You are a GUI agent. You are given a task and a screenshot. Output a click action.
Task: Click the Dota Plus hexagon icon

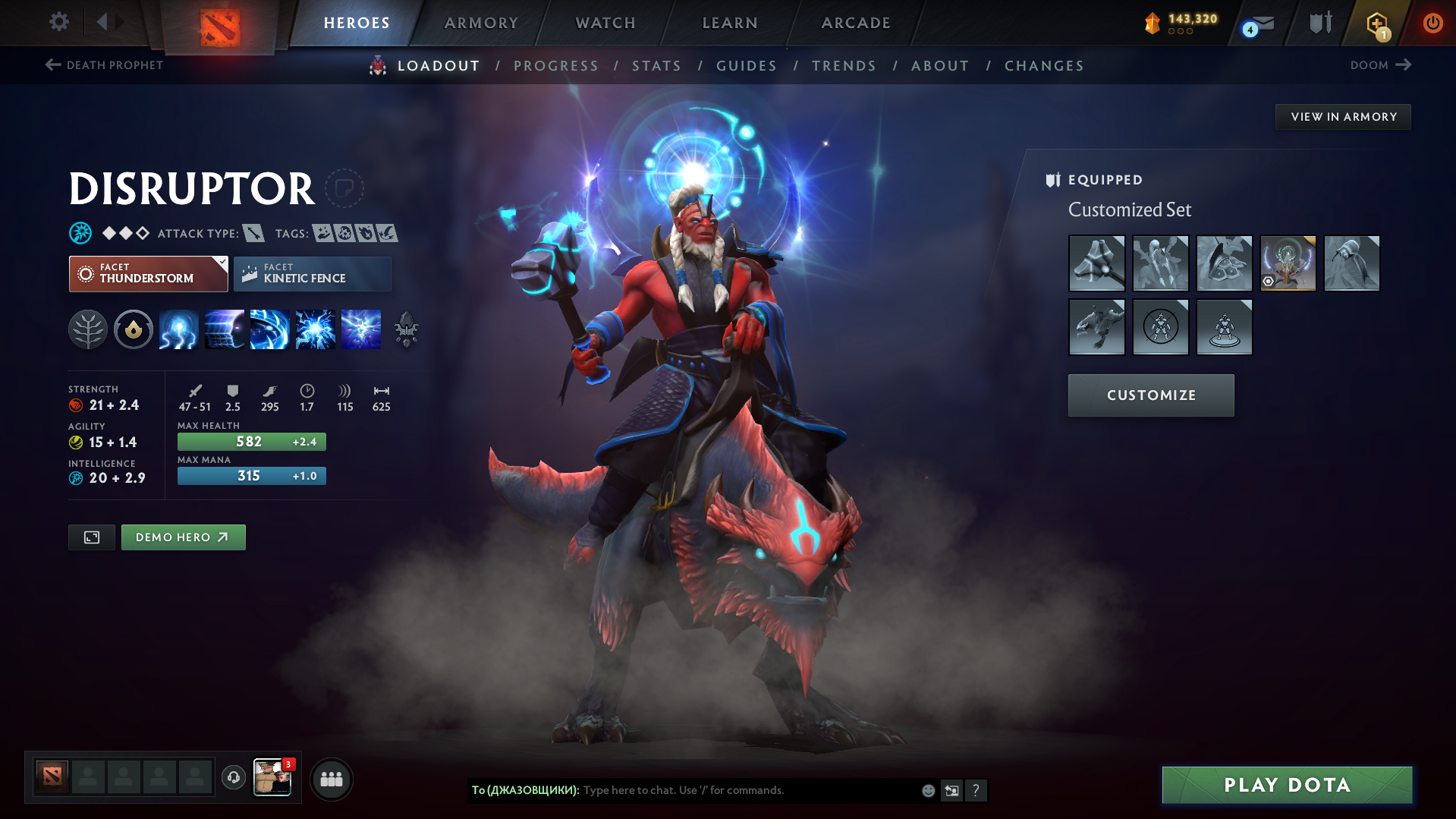coord(1376,24)
